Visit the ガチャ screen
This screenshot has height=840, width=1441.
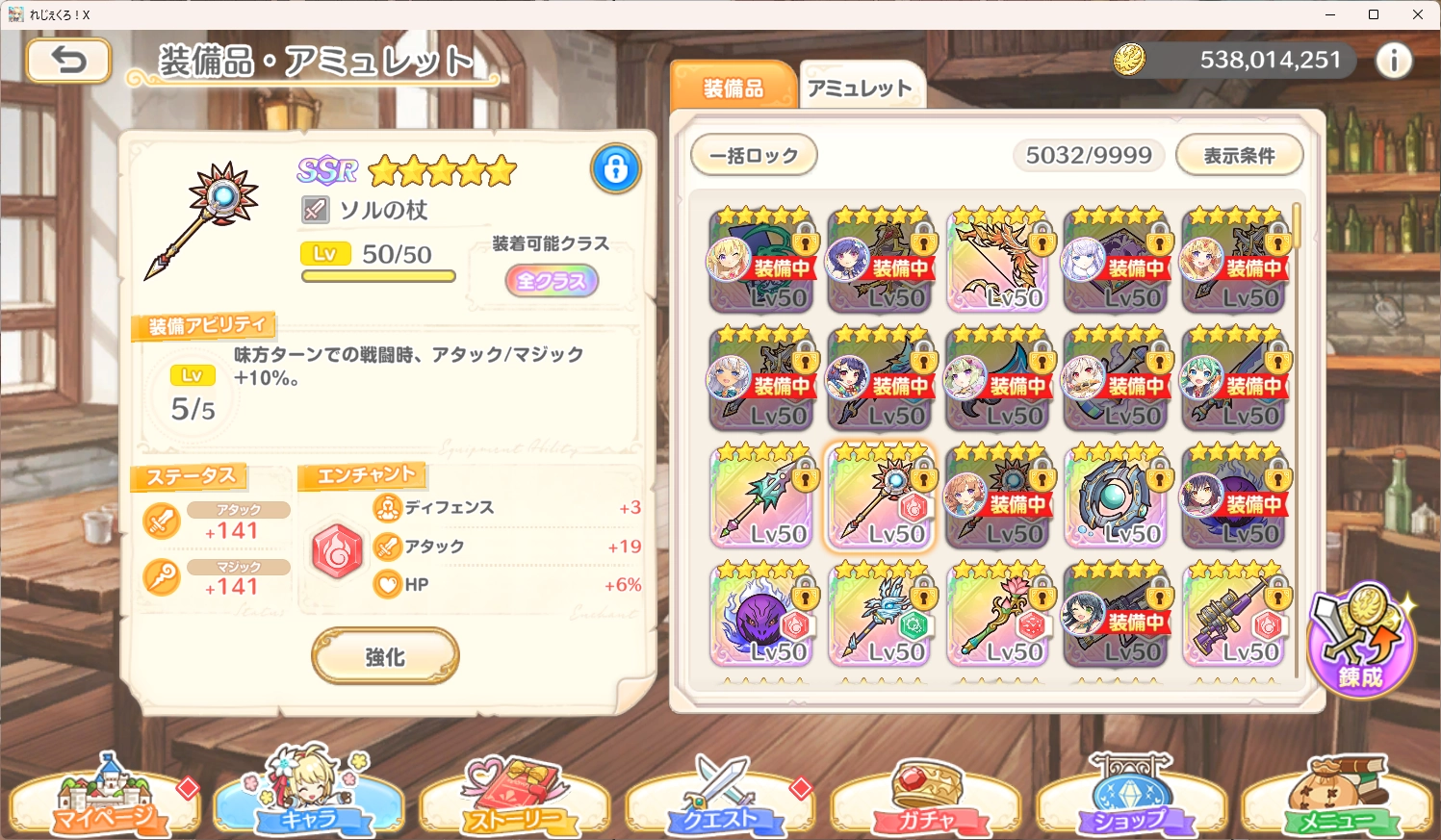pos(926,801)
